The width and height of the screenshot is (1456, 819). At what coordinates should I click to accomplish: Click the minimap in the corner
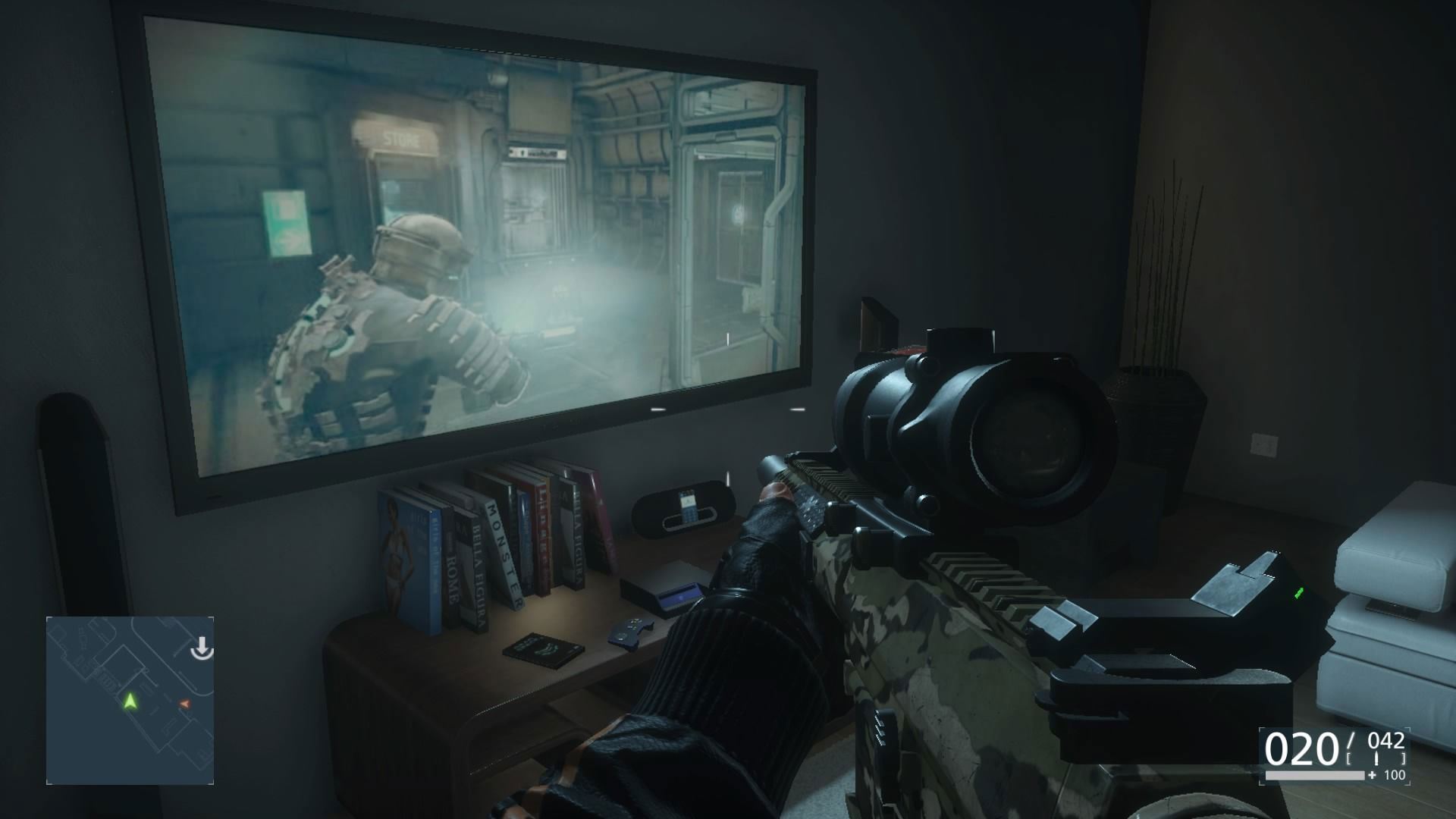pyautogui.click(x=130, y=700)
